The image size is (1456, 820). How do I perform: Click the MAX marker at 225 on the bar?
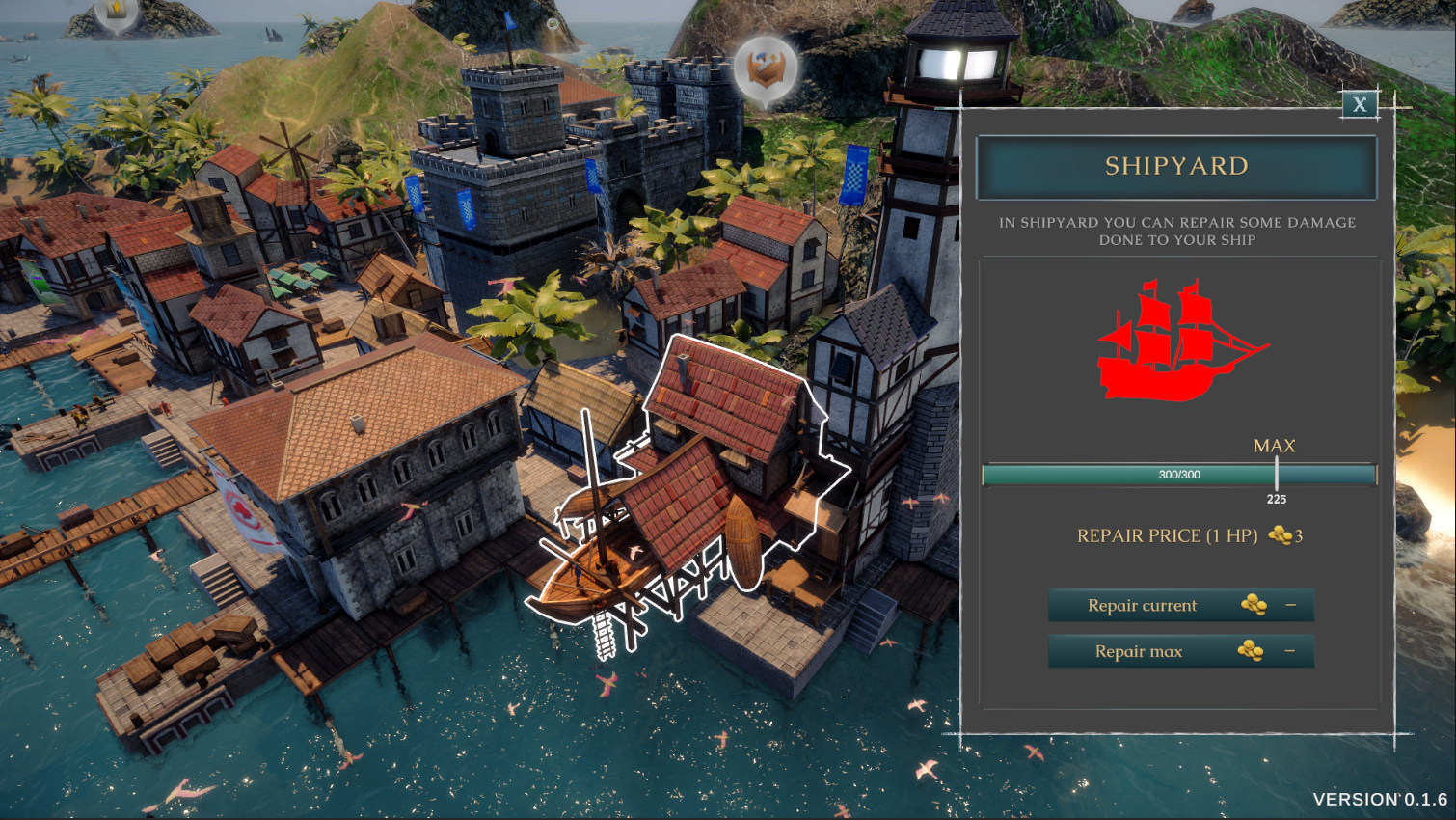(1278, 474)
